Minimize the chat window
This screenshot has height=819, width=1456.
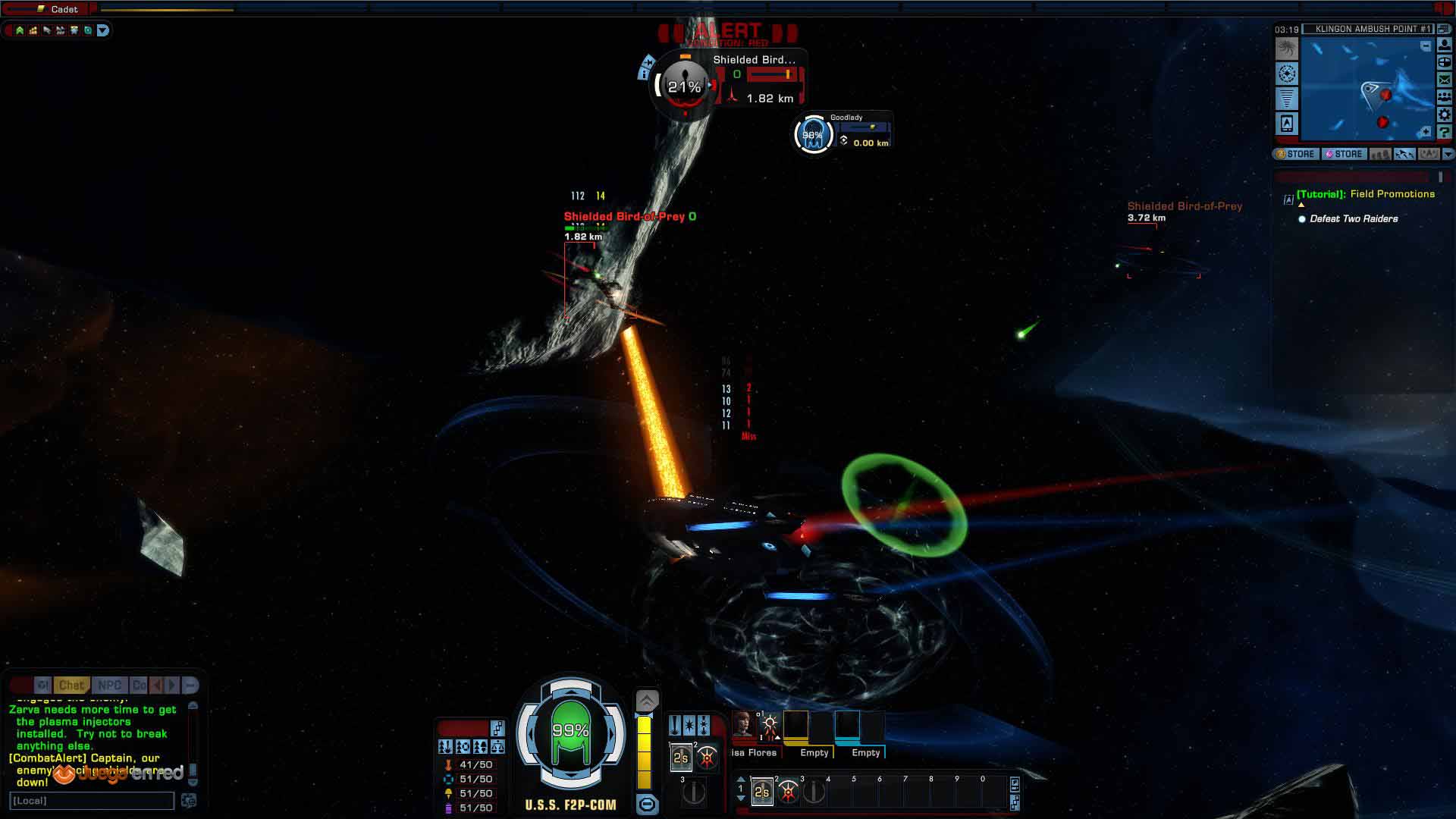(190, 685)
